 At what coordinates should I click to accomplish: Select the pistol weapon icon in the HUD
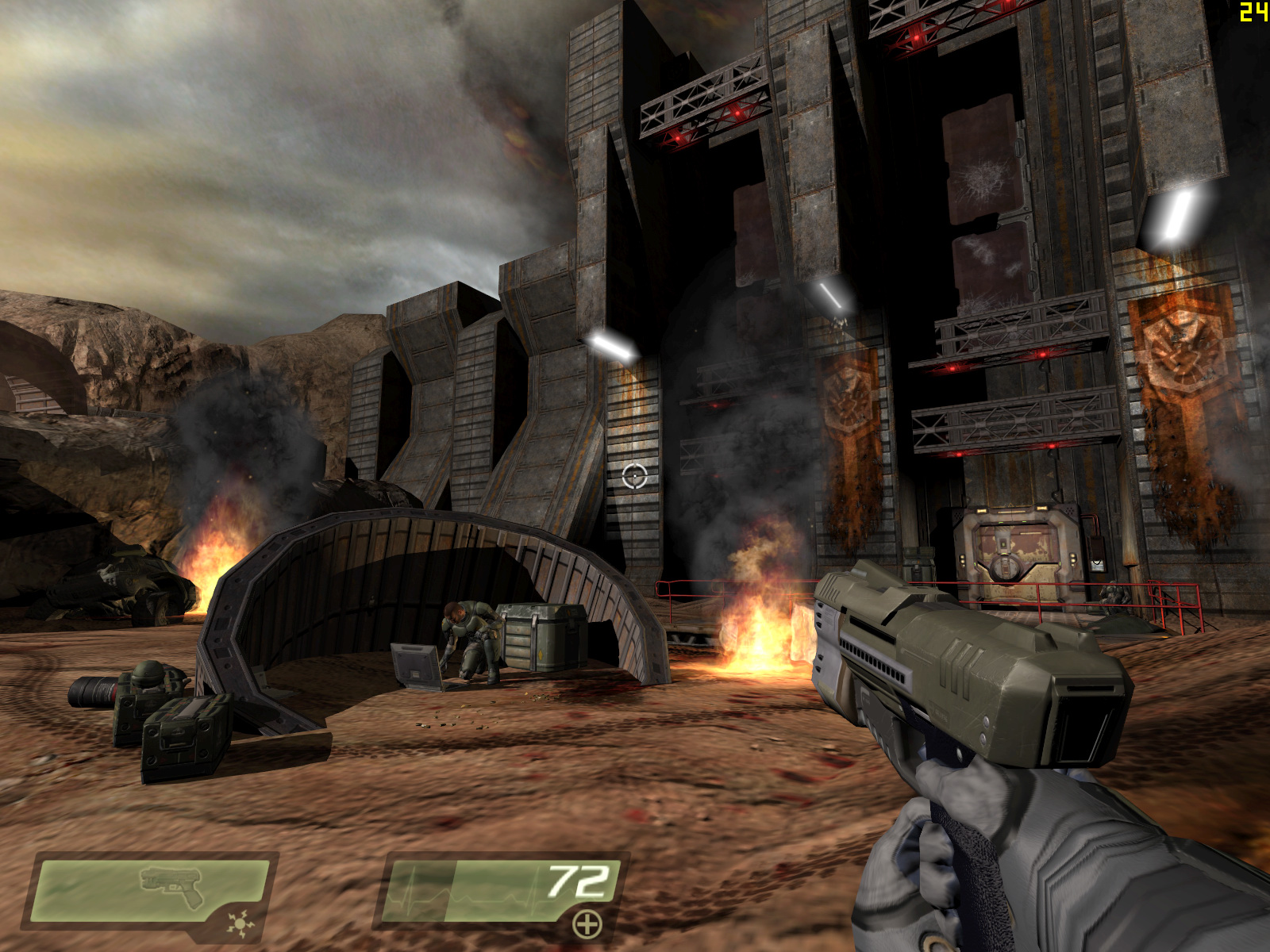tap(171, 885)
